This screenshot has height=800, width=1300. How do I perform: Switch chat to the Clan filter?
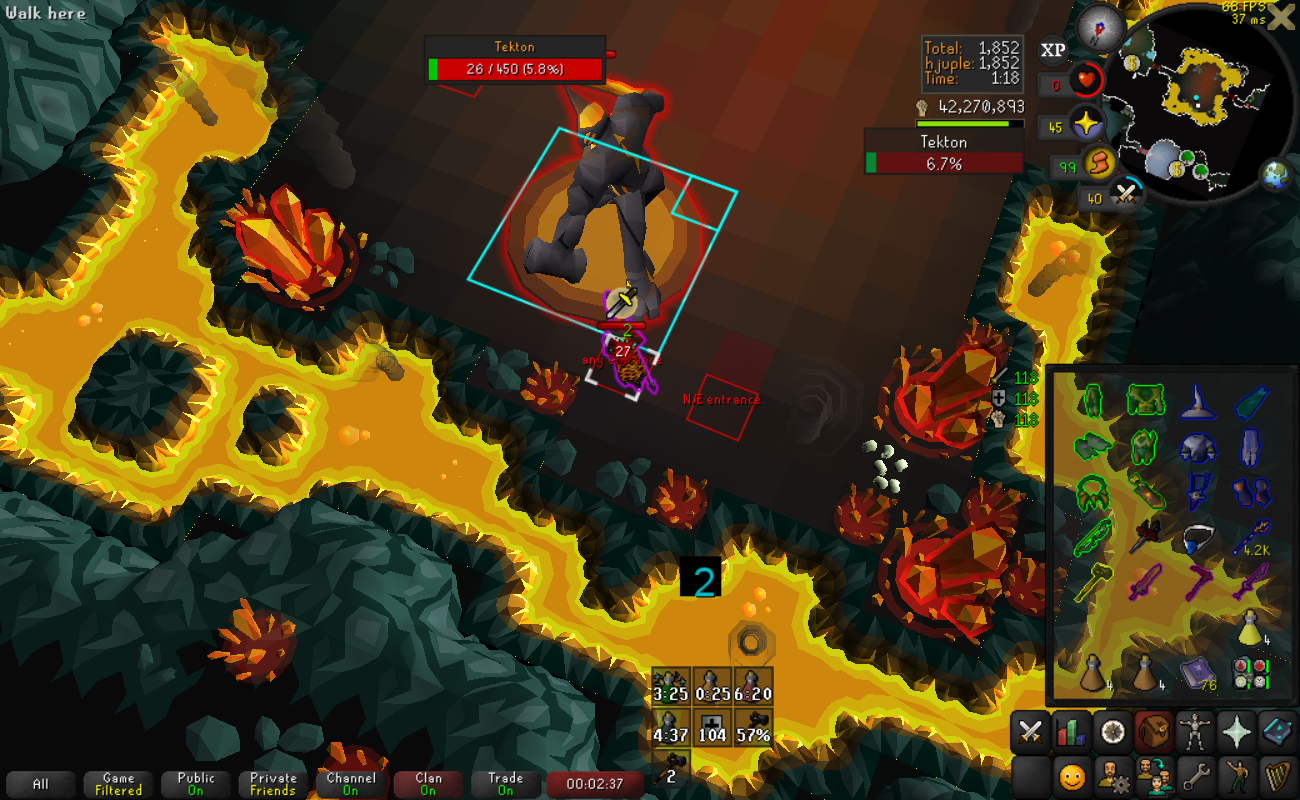pos(428,784)
